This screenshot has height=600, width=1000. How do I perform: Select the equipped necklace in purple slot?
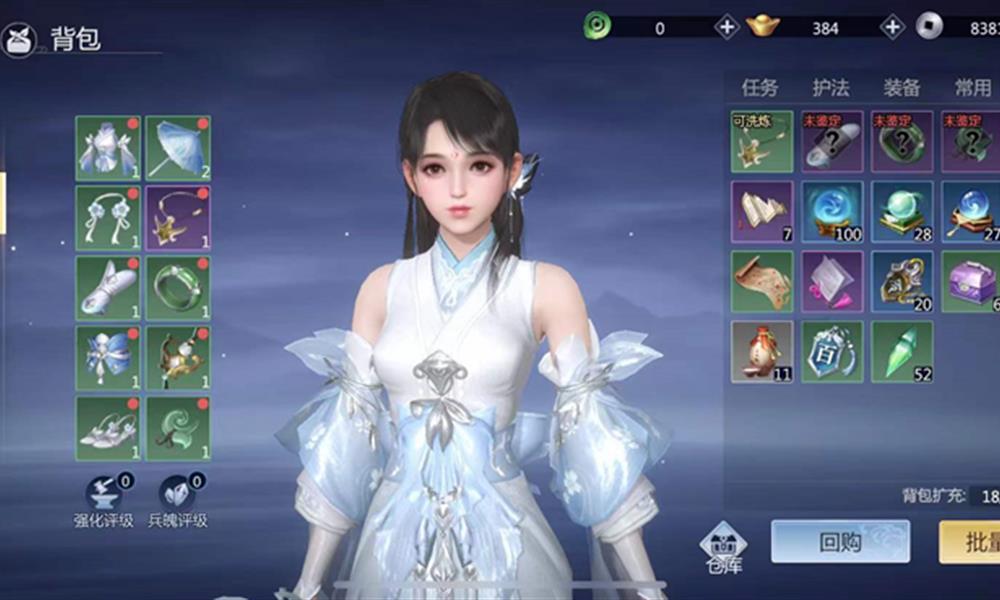[178, 218]
